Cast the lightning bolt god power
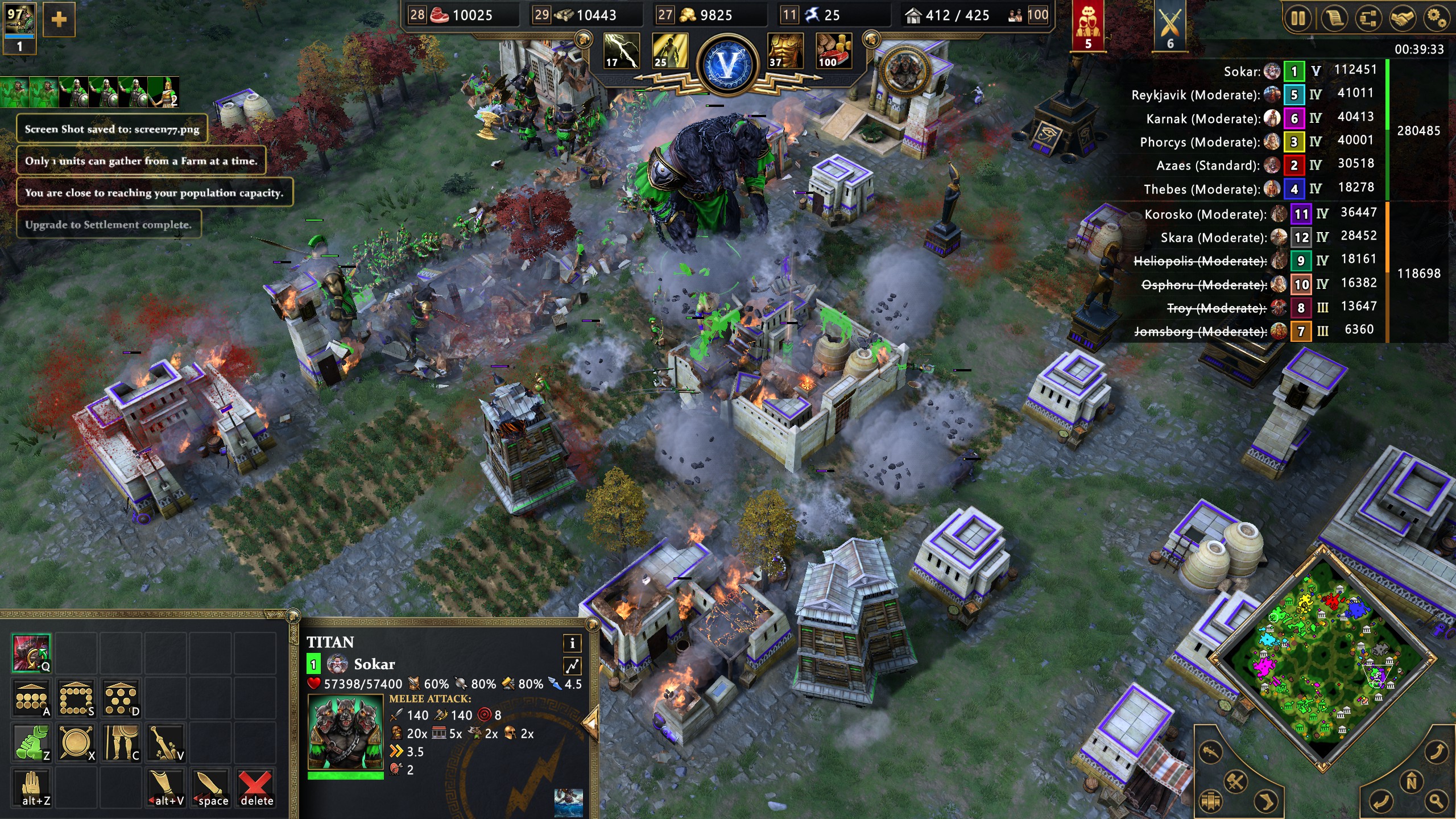The height and width of the screenshot is (819, 1456). 621,51
